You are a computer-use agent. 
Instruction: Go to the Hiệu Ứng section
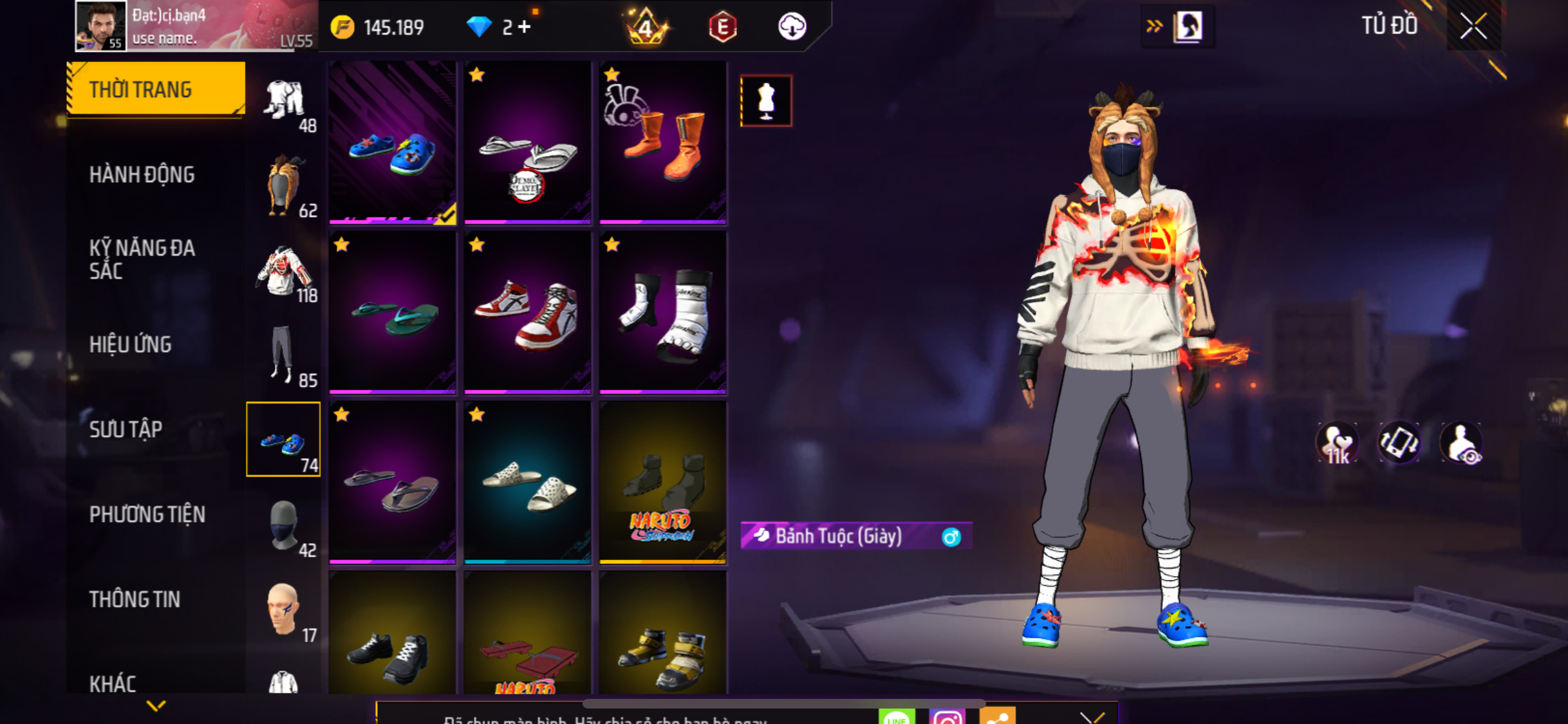[x=131, y=344]
